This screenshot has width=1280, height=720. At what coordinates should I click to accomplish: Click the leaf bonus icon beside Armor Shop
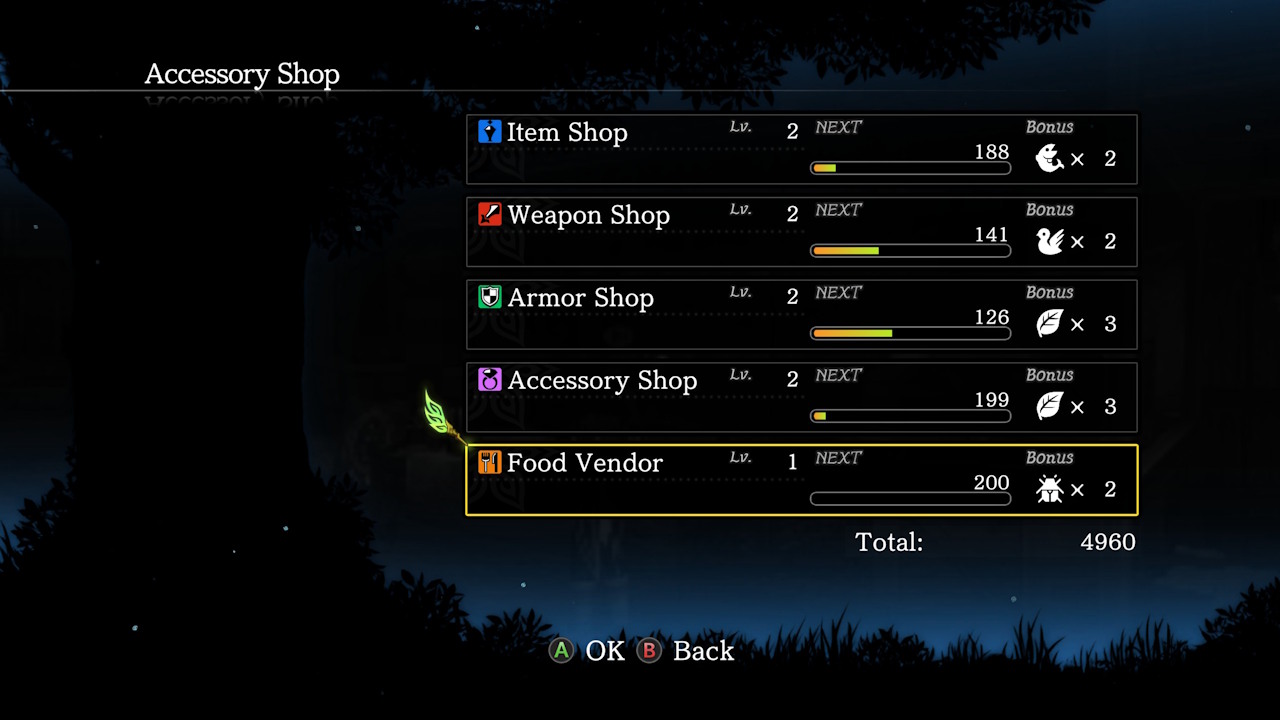pyautogui.click(x=1051, y=324)
